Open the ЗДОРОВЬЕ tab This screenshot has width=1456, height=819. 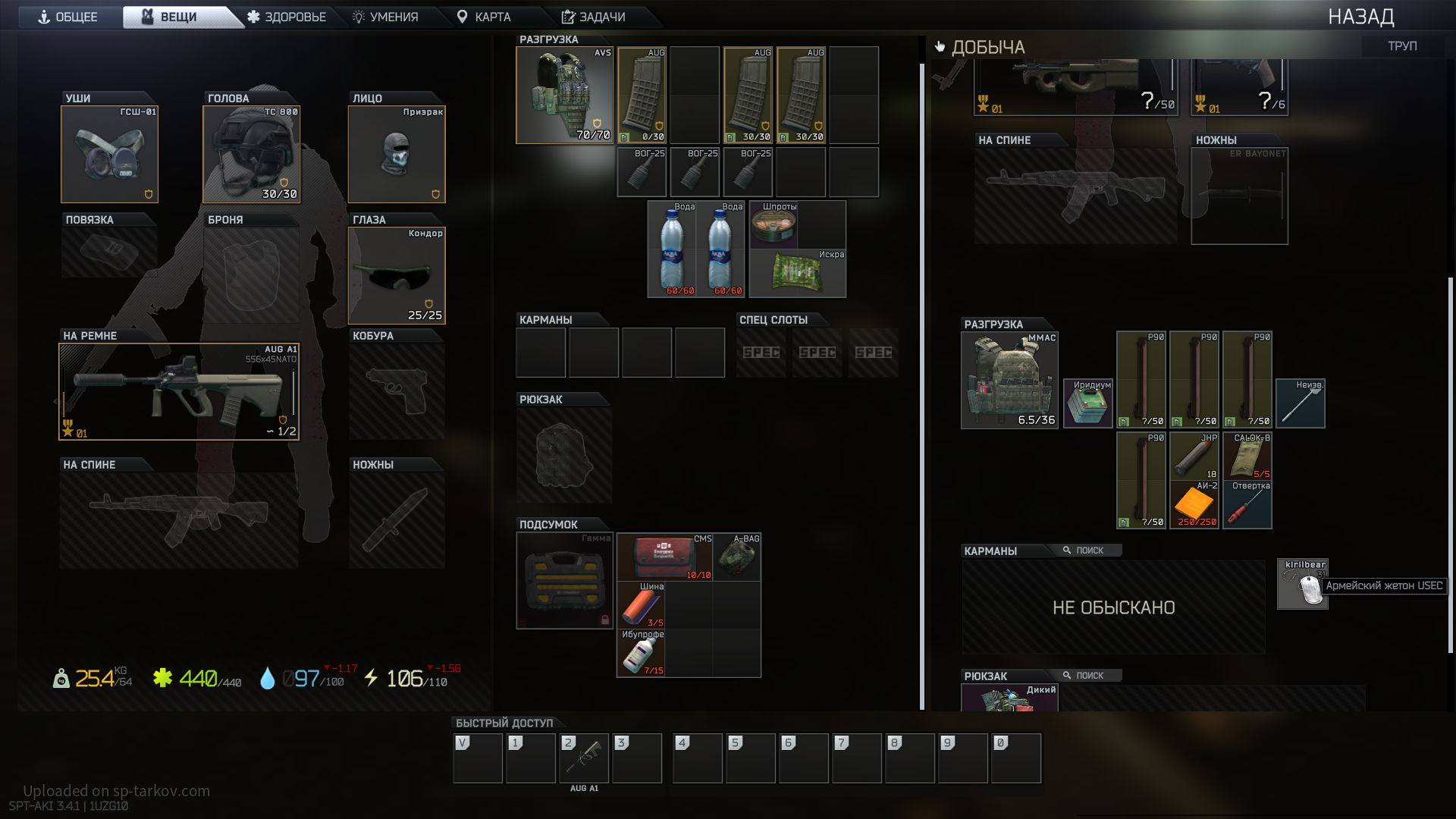point(287,17)
